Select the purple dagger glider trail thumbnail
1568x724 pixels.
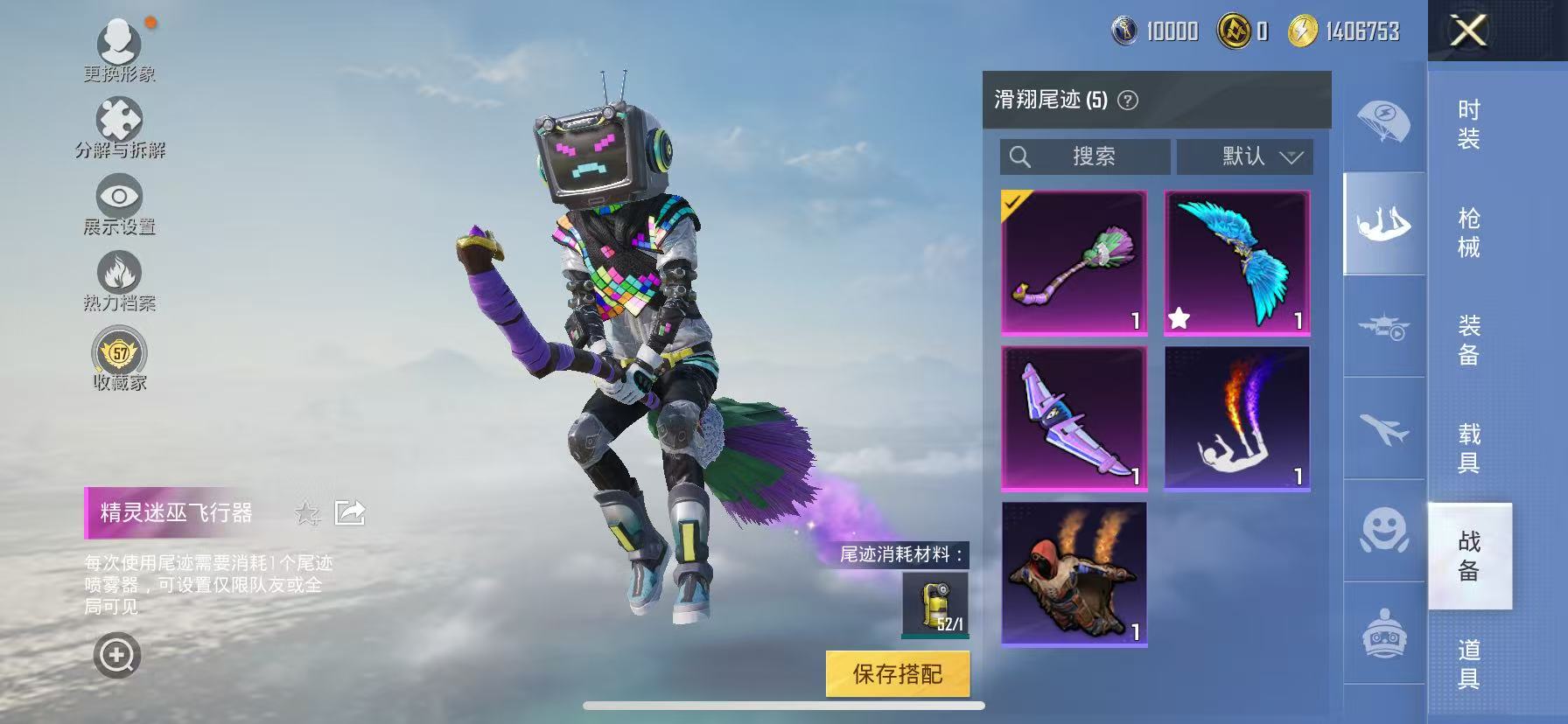pyautogui.click(x=1074, y=418)
